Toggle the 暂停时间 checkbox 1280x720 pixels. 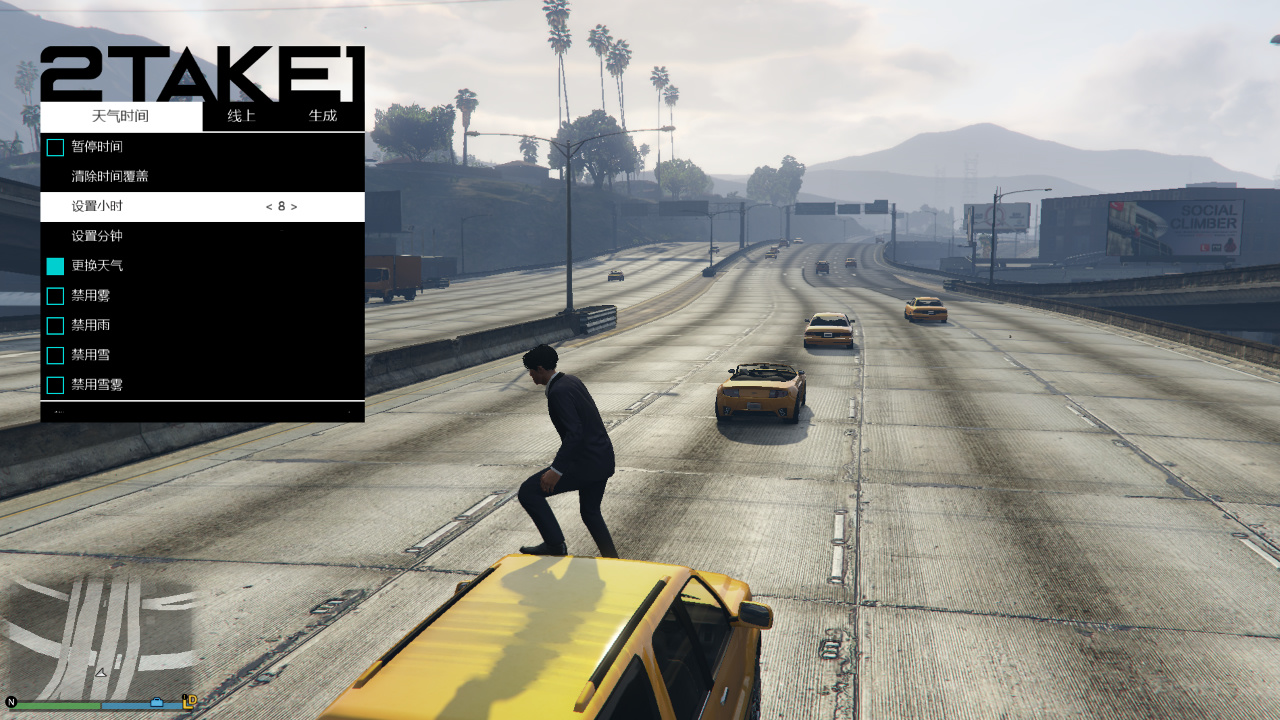(55, 147)
